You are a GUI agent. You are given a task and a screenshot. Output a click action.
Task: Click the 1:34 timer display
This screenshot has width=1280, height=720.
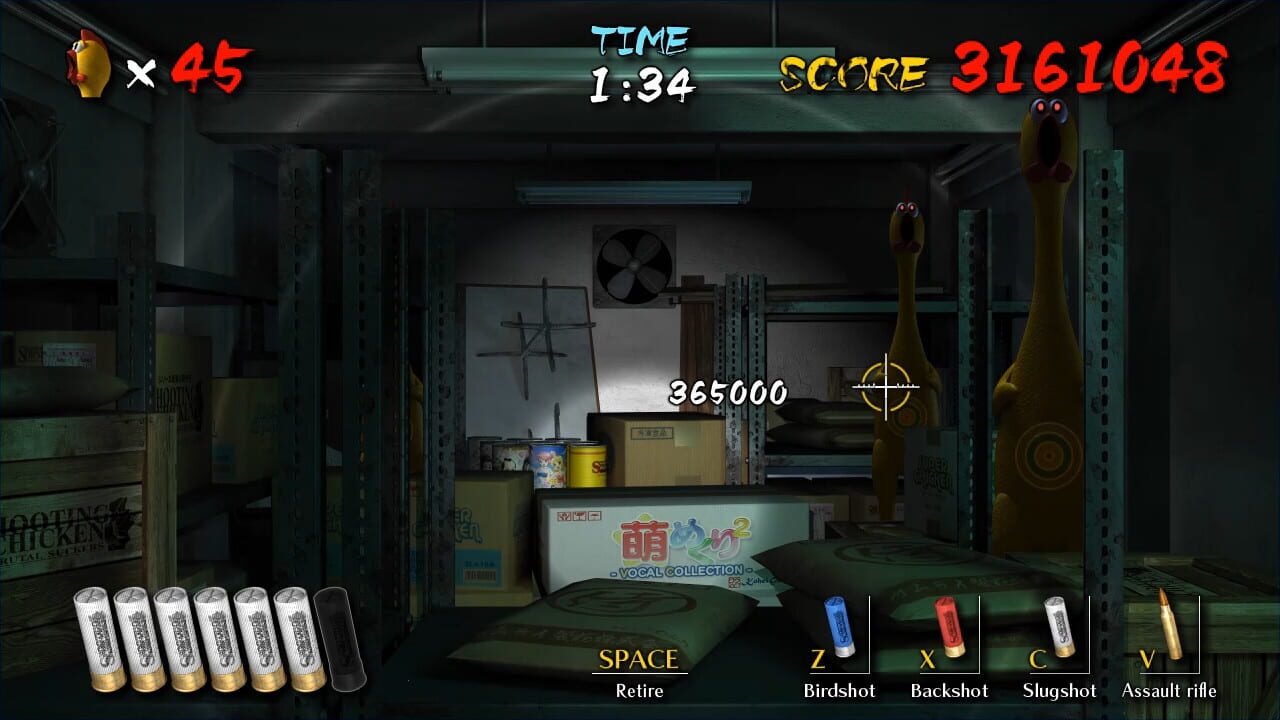coord(640,82)
